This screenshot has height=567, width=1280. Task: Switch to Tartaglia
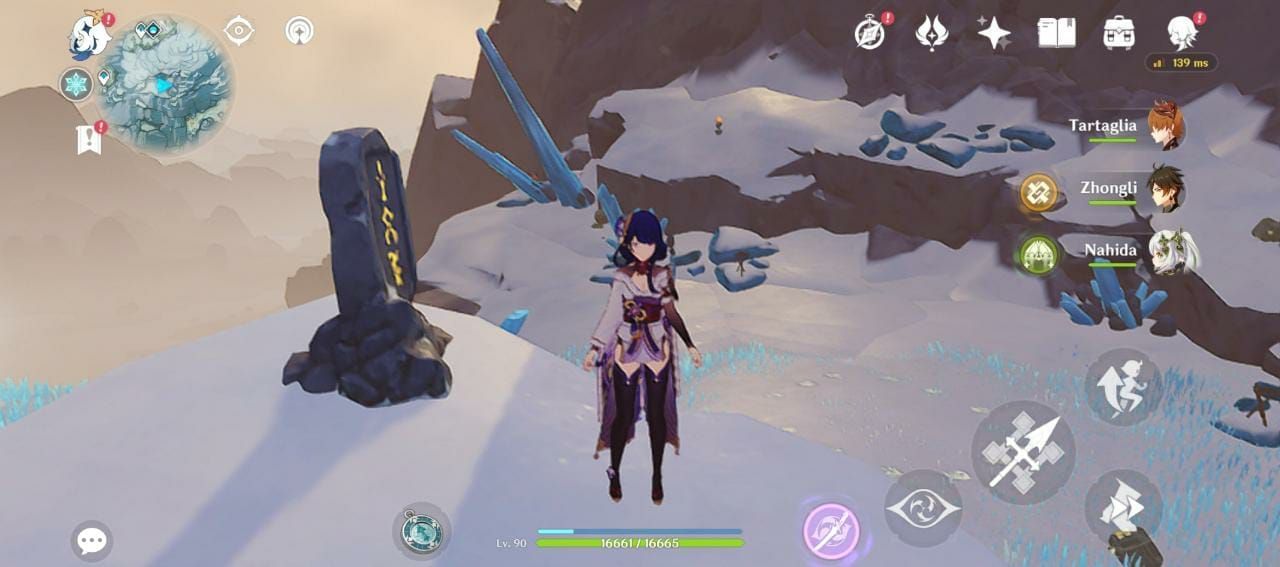pyautogui.click(x=1164, y=126)
